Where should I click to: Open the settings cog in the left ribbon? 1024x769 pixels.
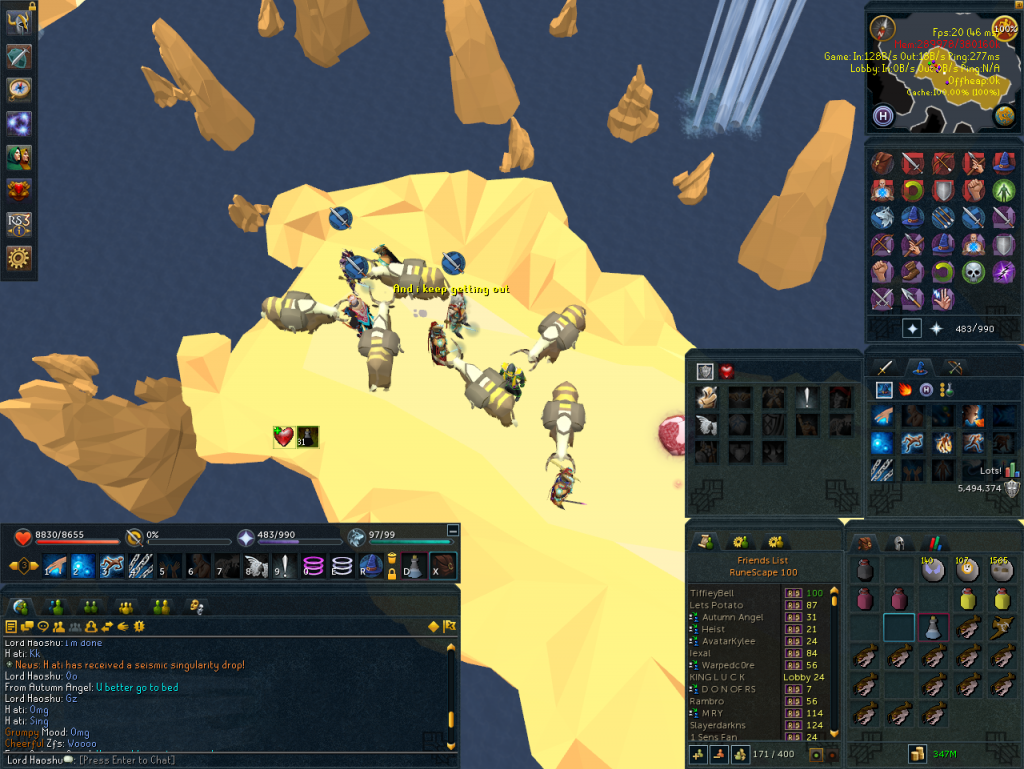[x=19, y=259]
